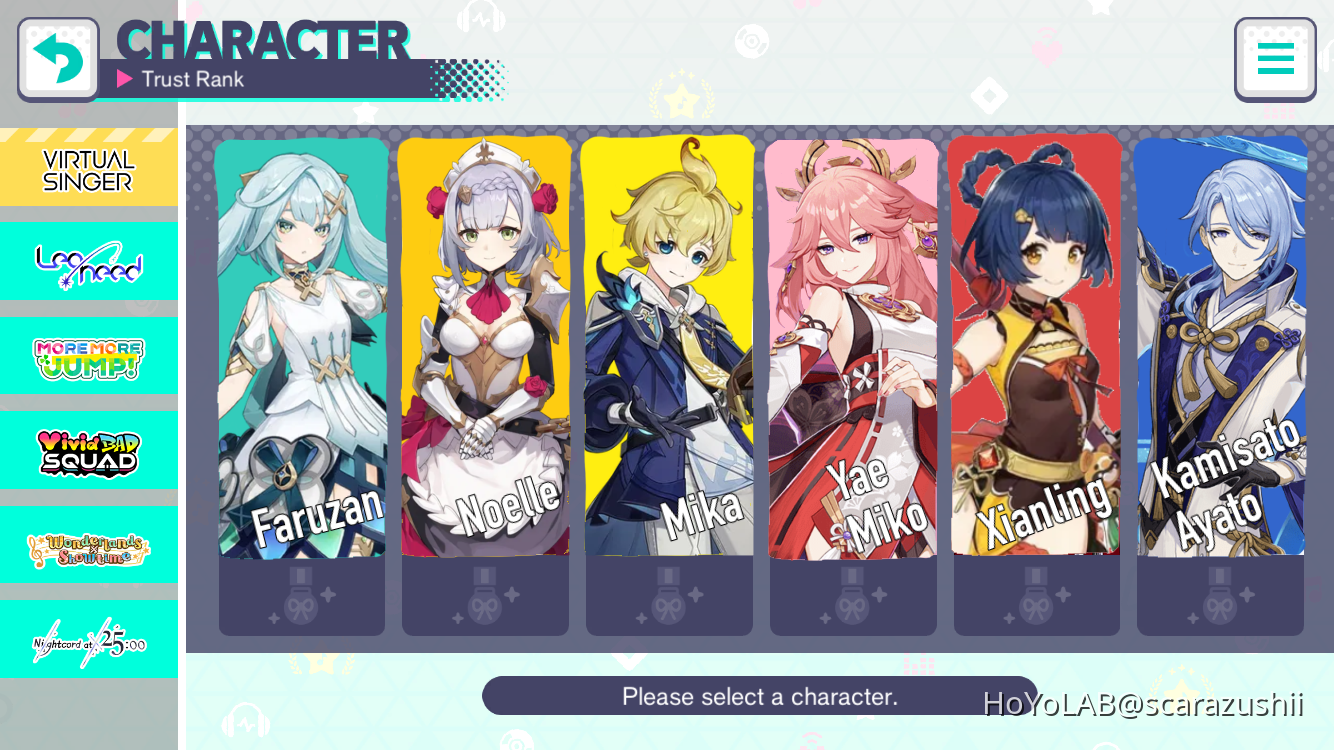Image resolution: width=1334 pixels, height=750 pixels.
Task: Select Xianling's character card
Action: click(1036, 350)
